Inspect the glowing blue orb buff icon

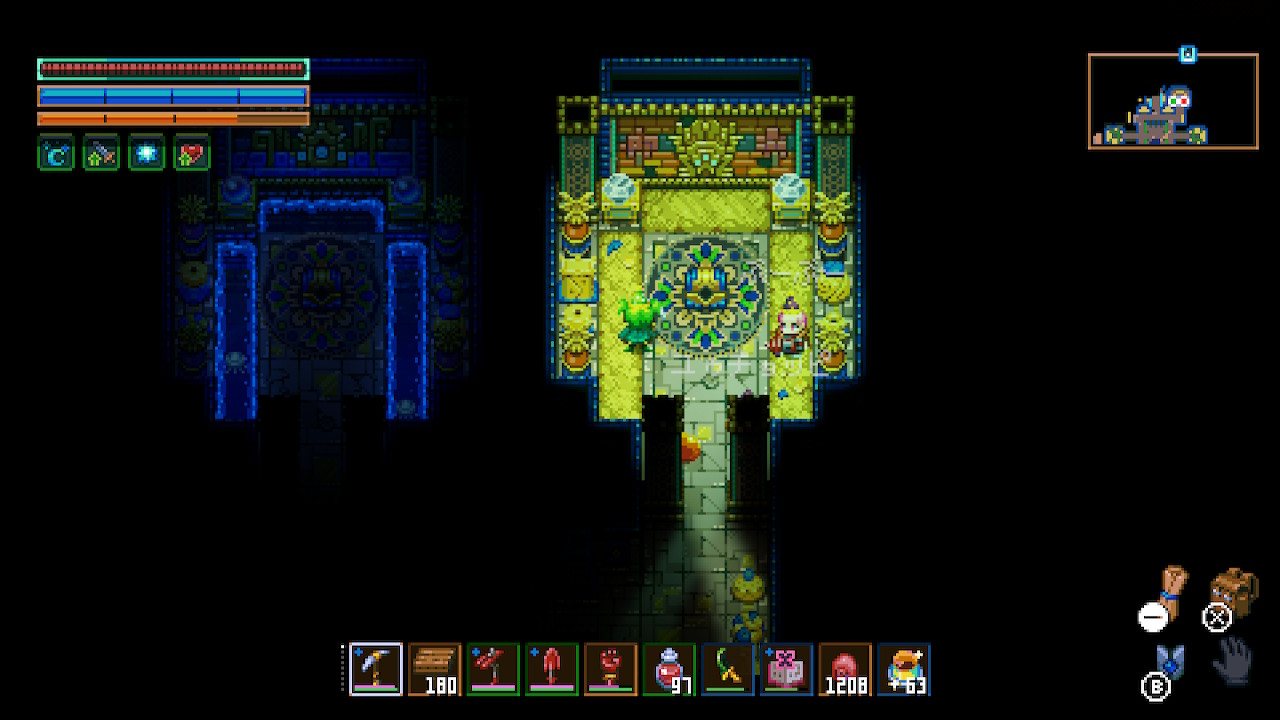(x=147, y=153)
